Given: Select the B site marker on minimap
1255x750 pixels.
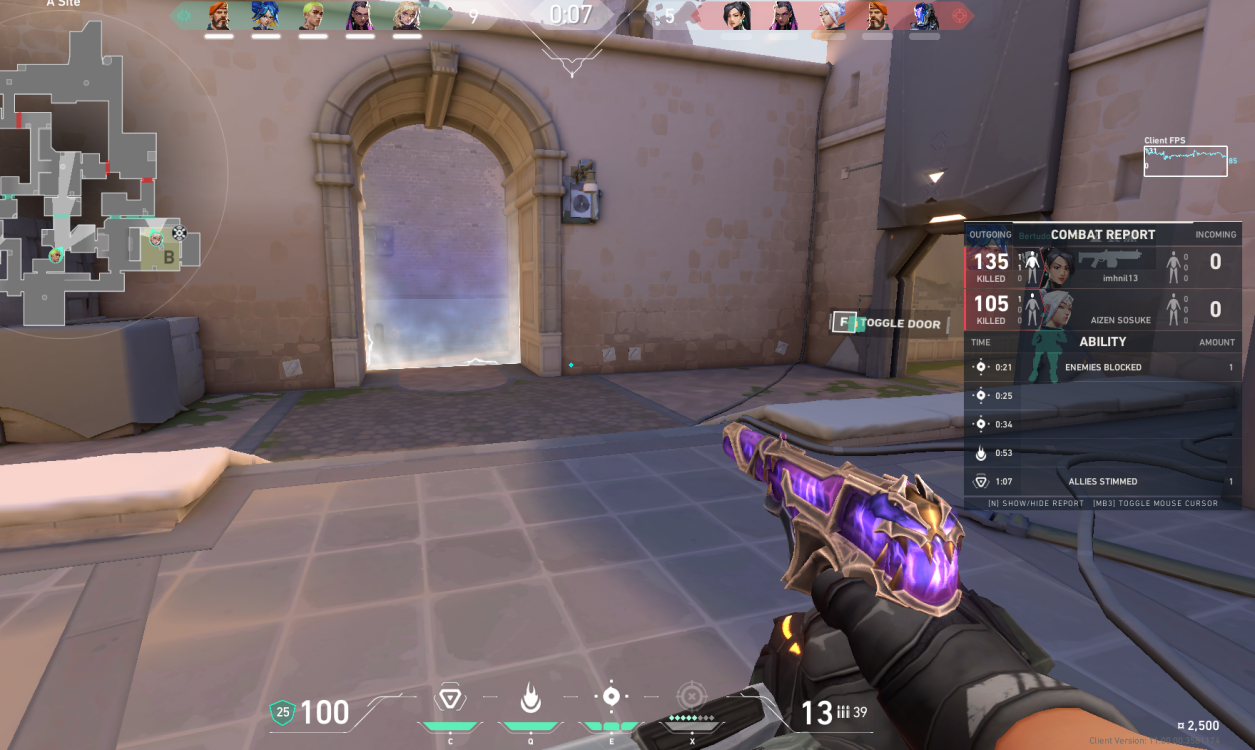Looking at the screenshot, I should click(x=169, y=256).
